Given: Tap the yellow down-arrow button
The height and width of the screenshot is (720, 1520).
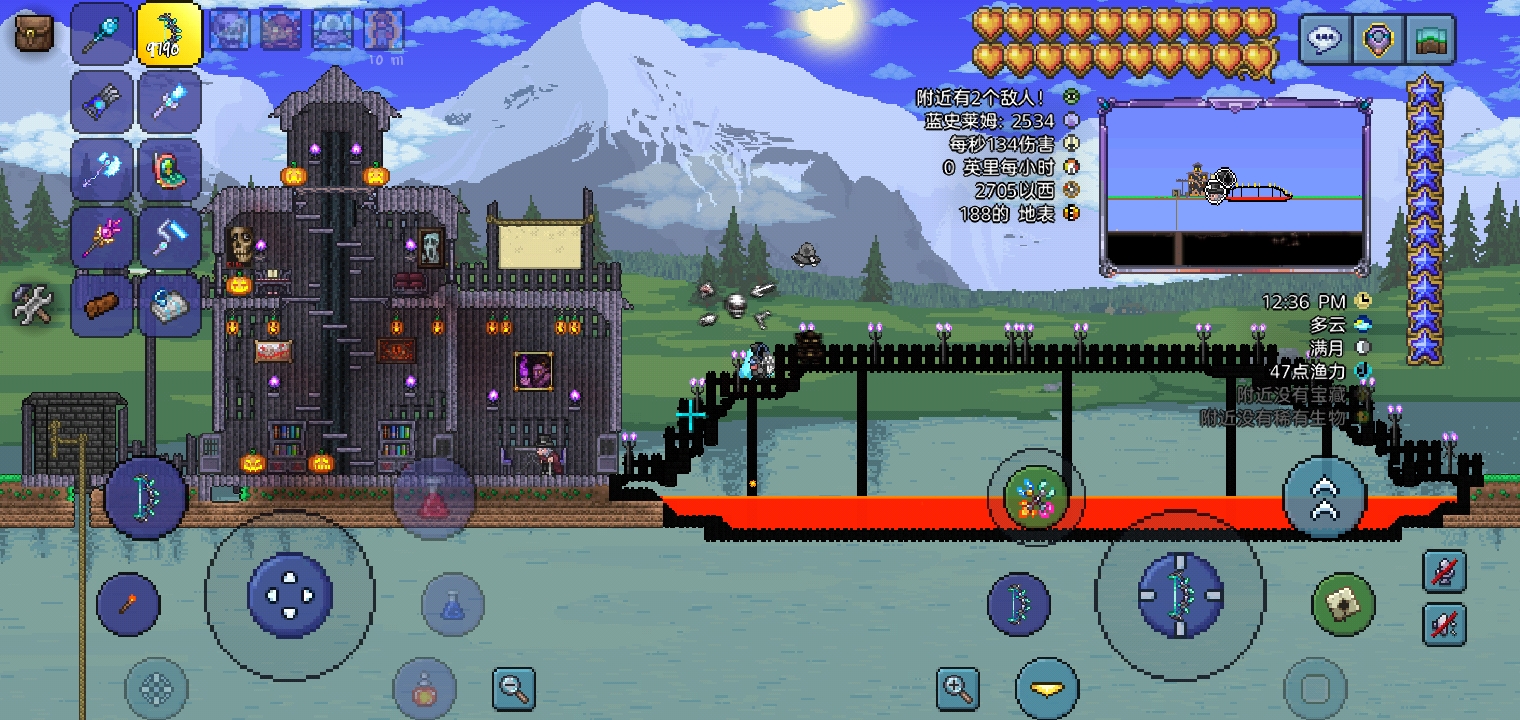Looking at the screenshot, I should click(x=1047, y=689).
